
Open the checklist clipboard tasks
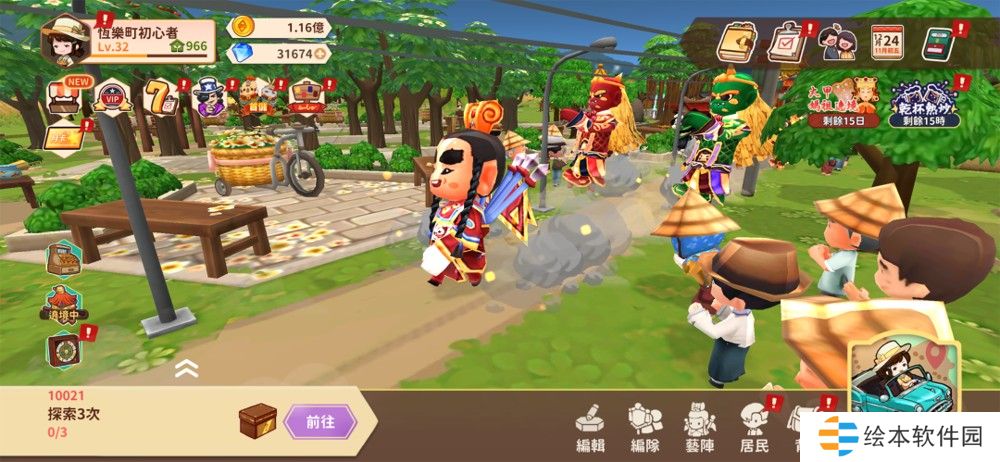coord(787,42)
